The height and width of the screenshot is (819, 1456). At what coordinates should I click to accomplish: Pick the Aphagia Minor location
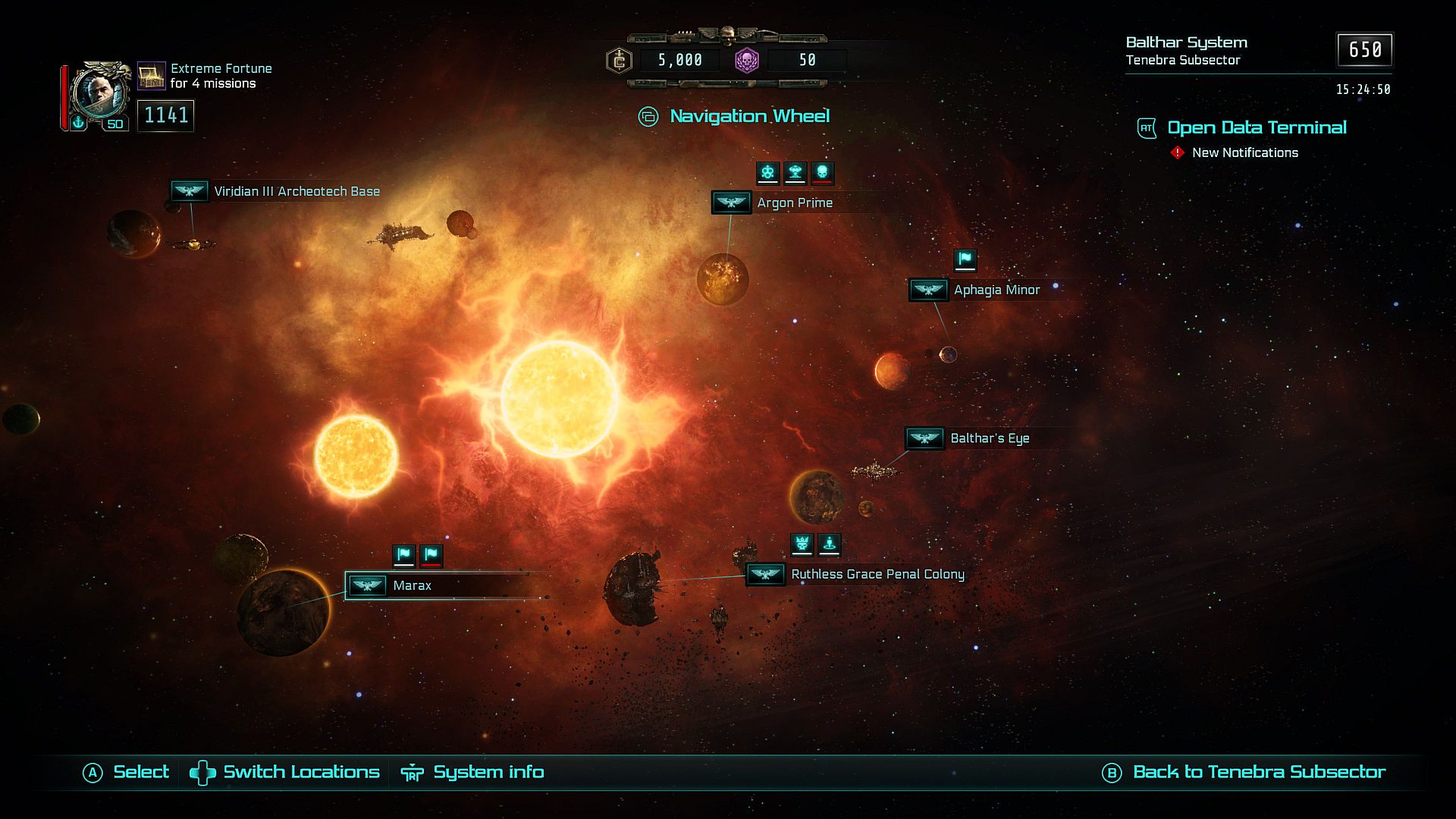(x=996, y=290)
